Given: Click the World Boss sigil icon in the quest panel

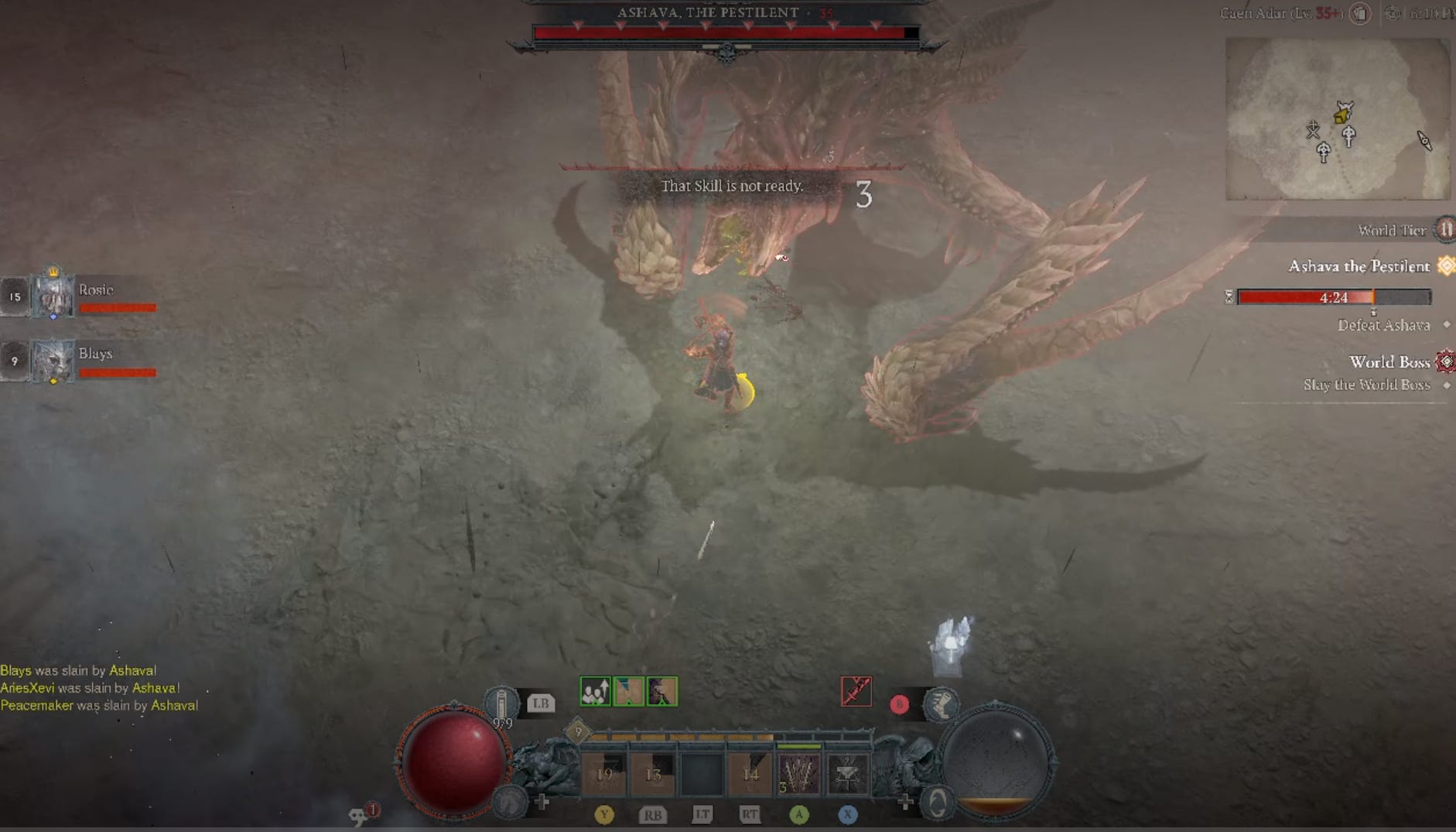Looking at the screenshot, I should point(1444,362).
